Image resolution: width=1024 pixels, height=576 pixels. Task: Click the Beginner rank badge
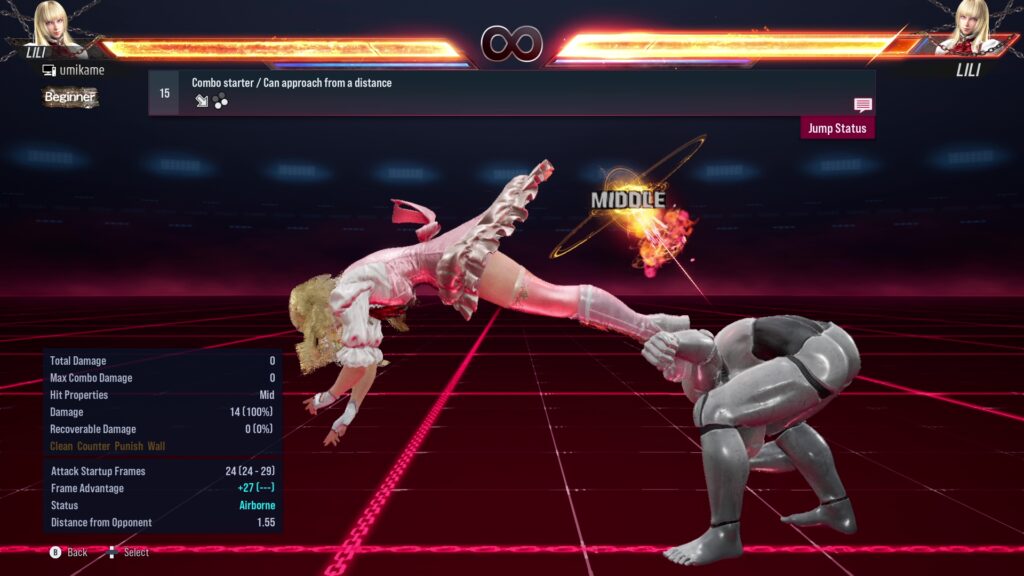click(70, 97)
